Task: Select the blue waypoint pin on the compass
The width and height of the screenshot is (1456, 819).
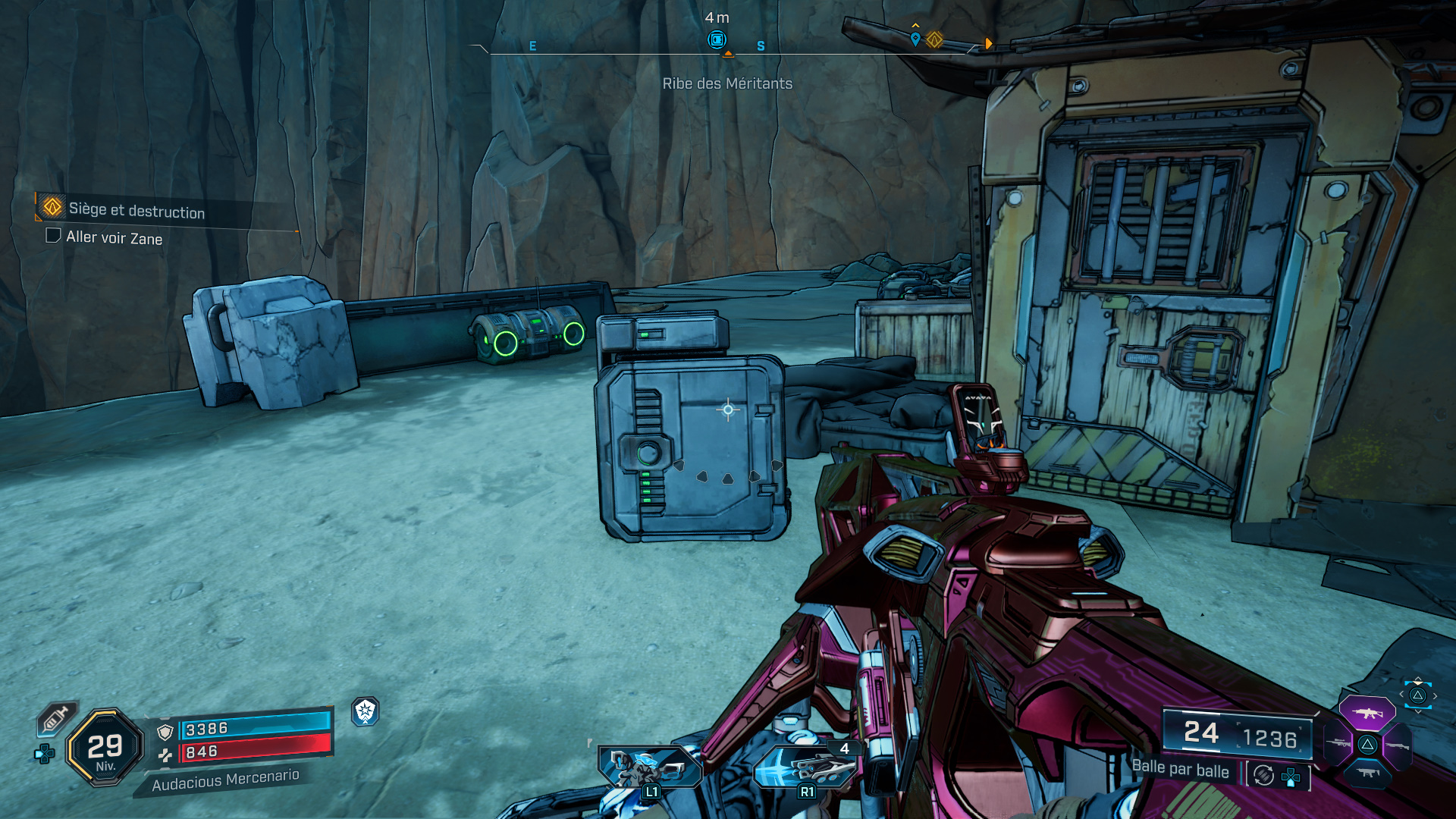Action: coord(915,39)
